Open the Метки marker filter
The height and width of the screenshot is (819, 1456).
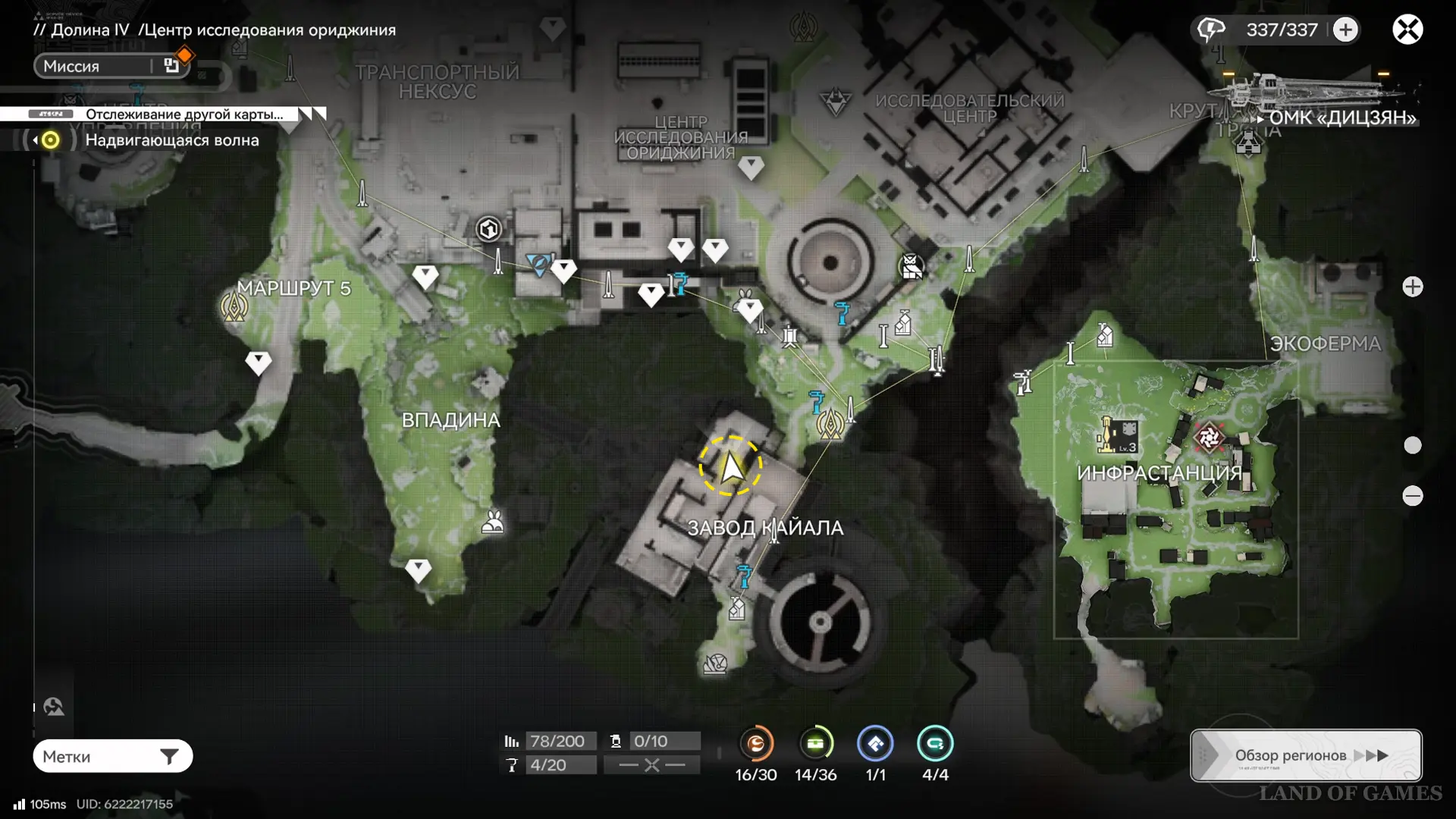(x=112, y=756)
